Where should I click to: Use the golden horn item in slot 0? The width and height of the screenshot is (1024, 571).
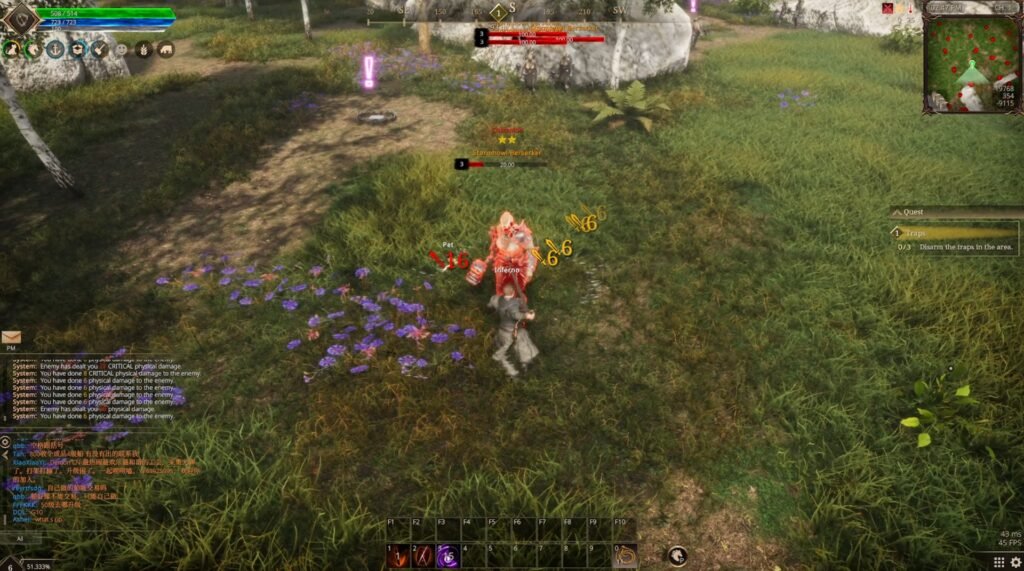(x=625, y=555)
